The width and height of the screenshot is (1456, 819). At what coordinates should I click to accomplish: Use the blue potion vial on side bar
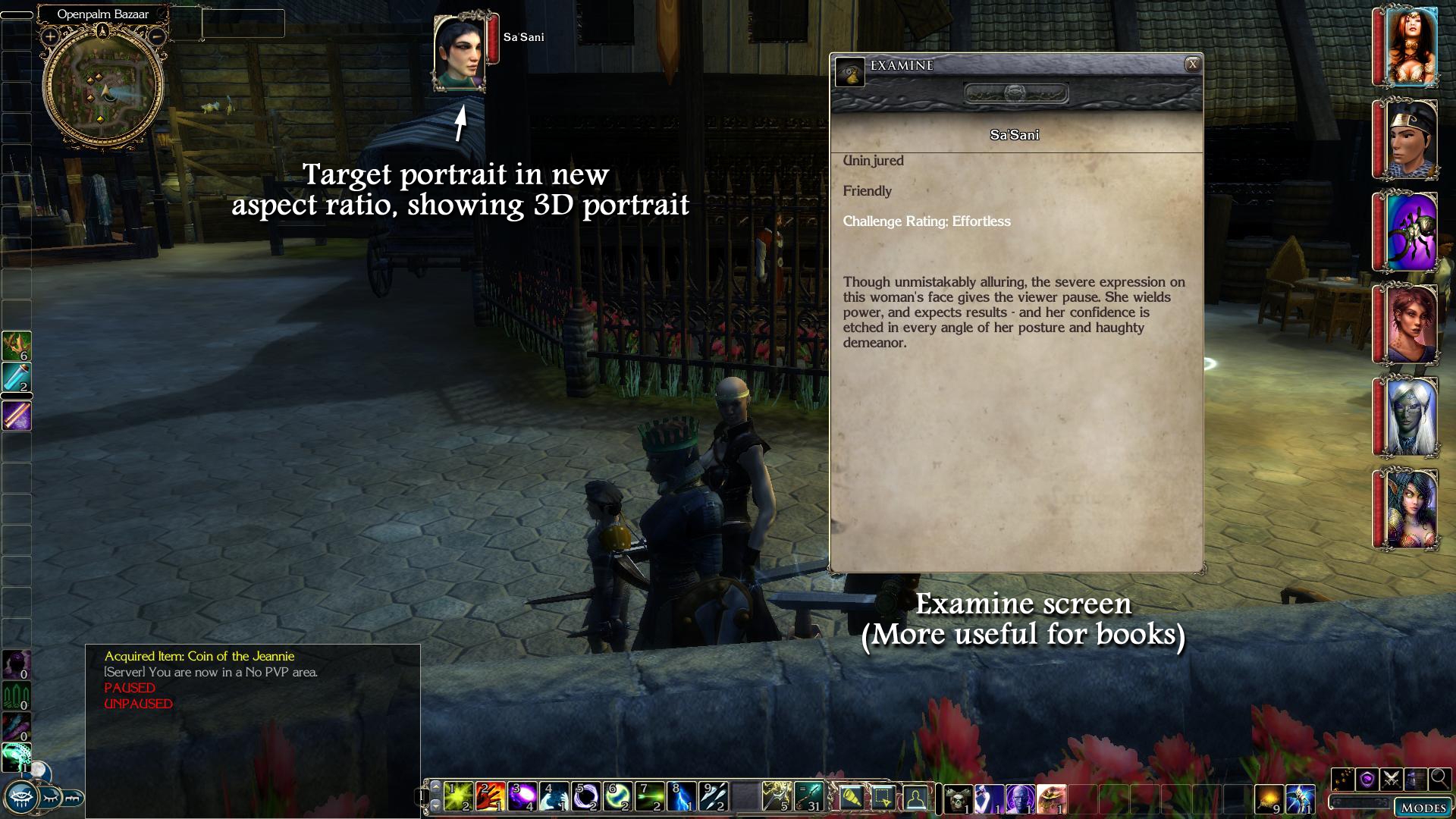point(16,378)
